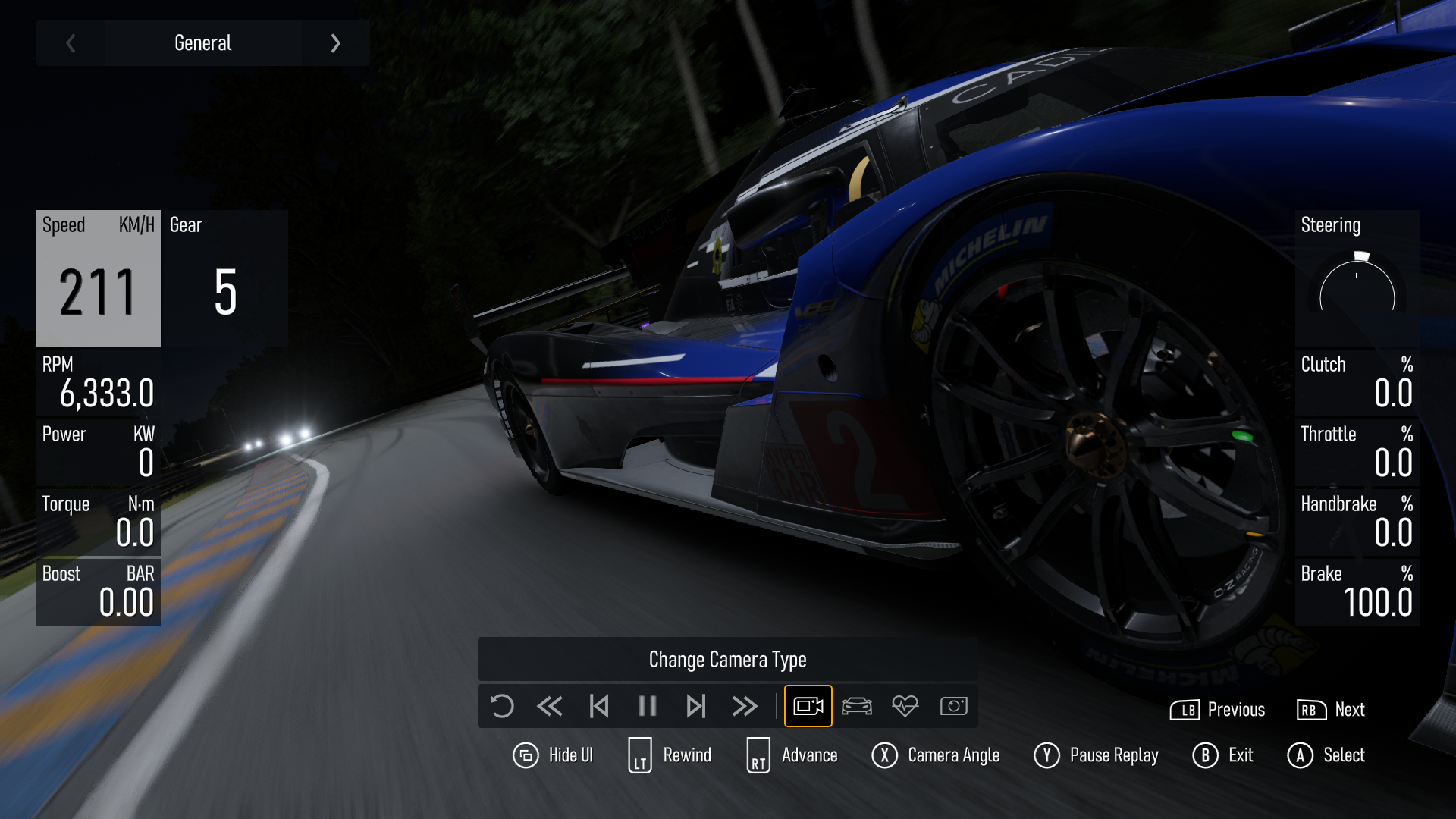This screenshot has width=1456, height=819.
Task: Open photo mode via camera icon
Action: click(x=953, y=706)
